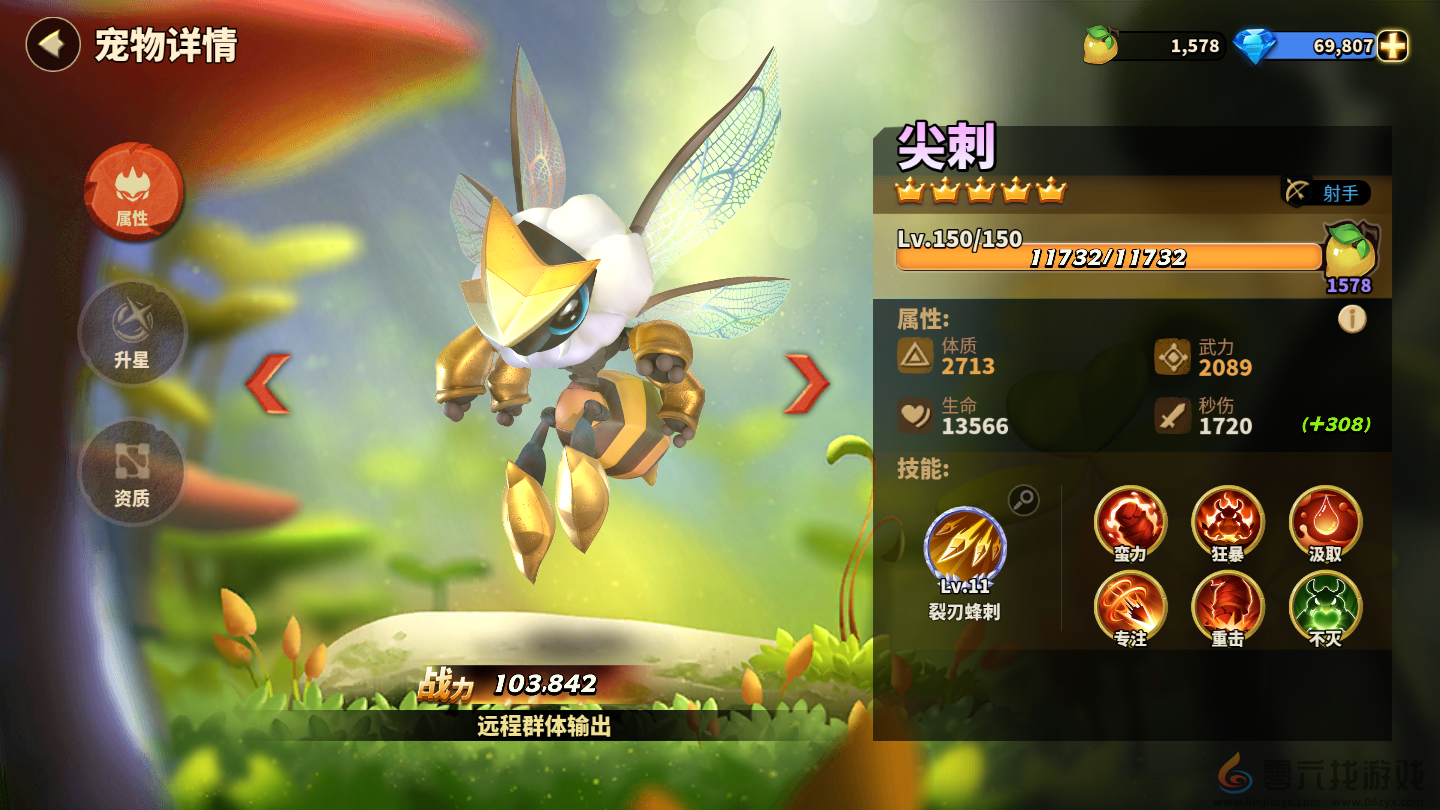Viewport: 1440px width, 810px height.
Task: Select the 蛮力 skill icon
Action: [x=1130, y=520]
